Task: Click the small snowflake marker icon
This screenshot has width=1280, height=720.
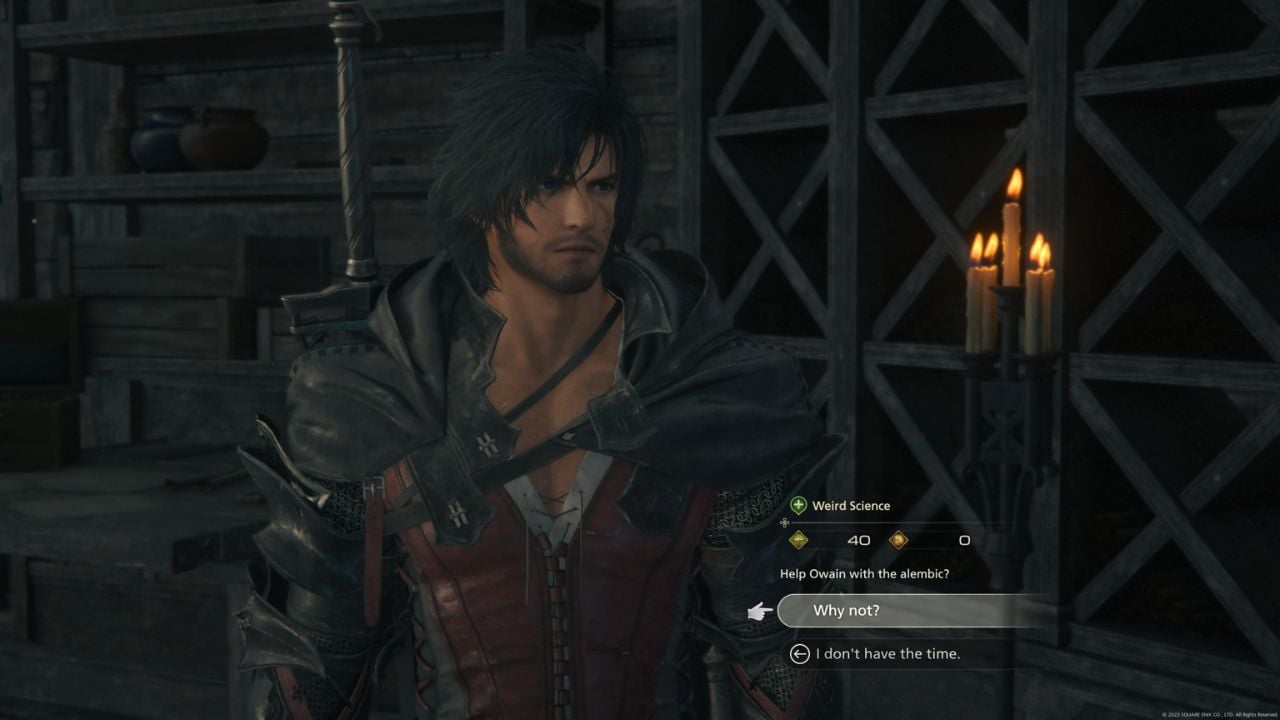Action: [784, 522]
